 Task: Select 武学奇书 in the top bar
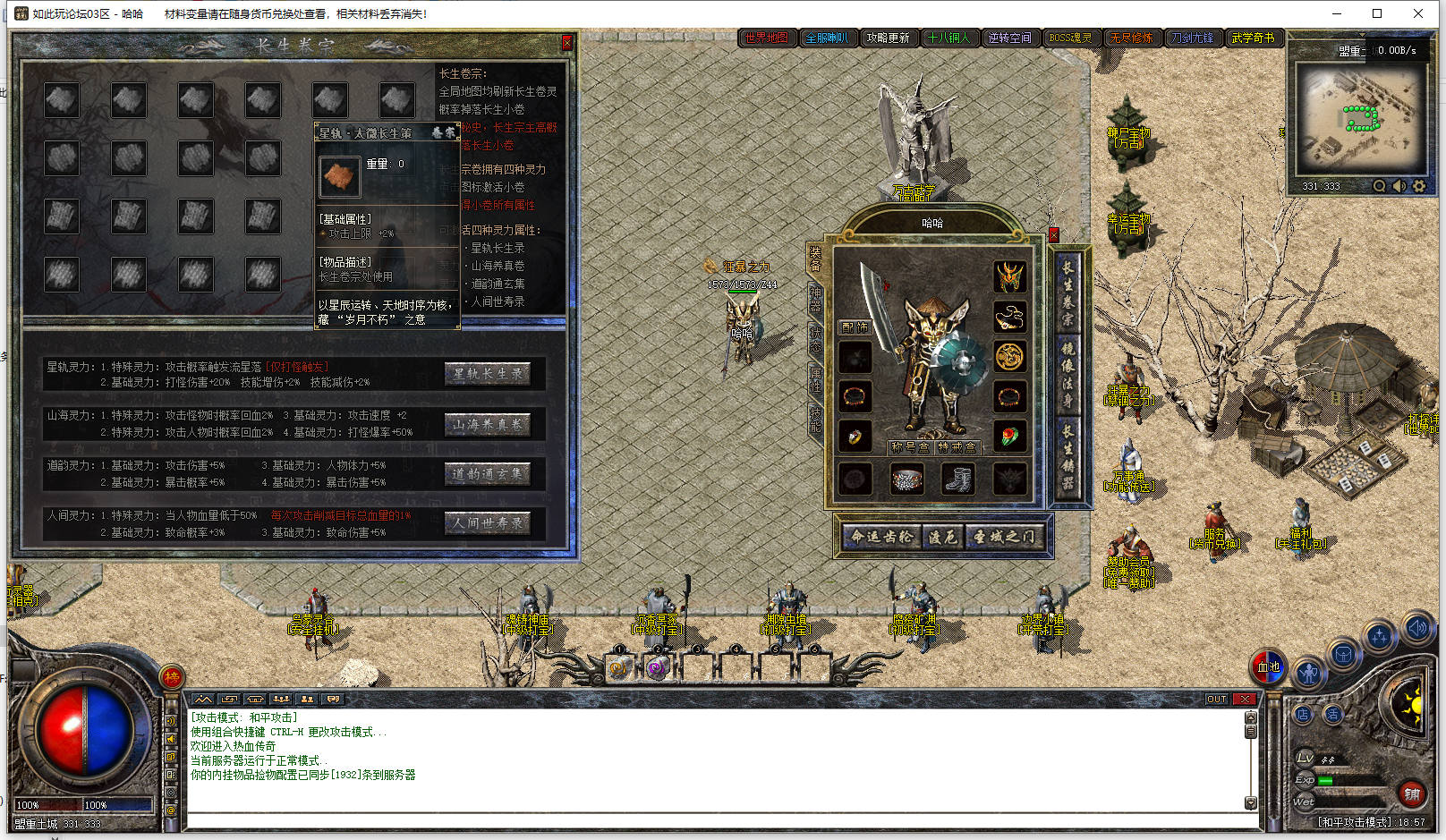[x=1252, y=38]
